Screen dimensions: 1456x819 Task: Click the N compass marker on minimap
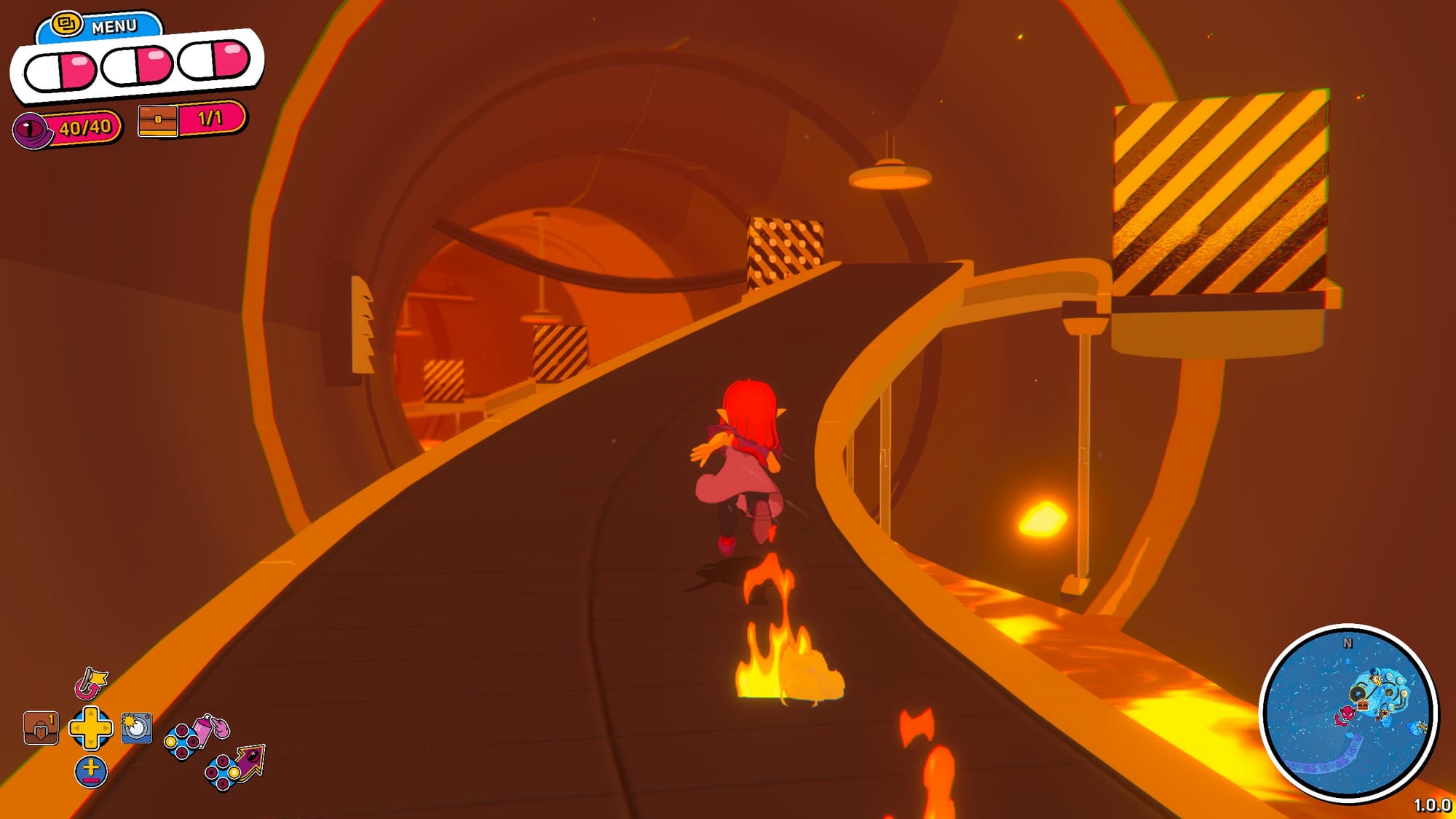(1348, 644)
